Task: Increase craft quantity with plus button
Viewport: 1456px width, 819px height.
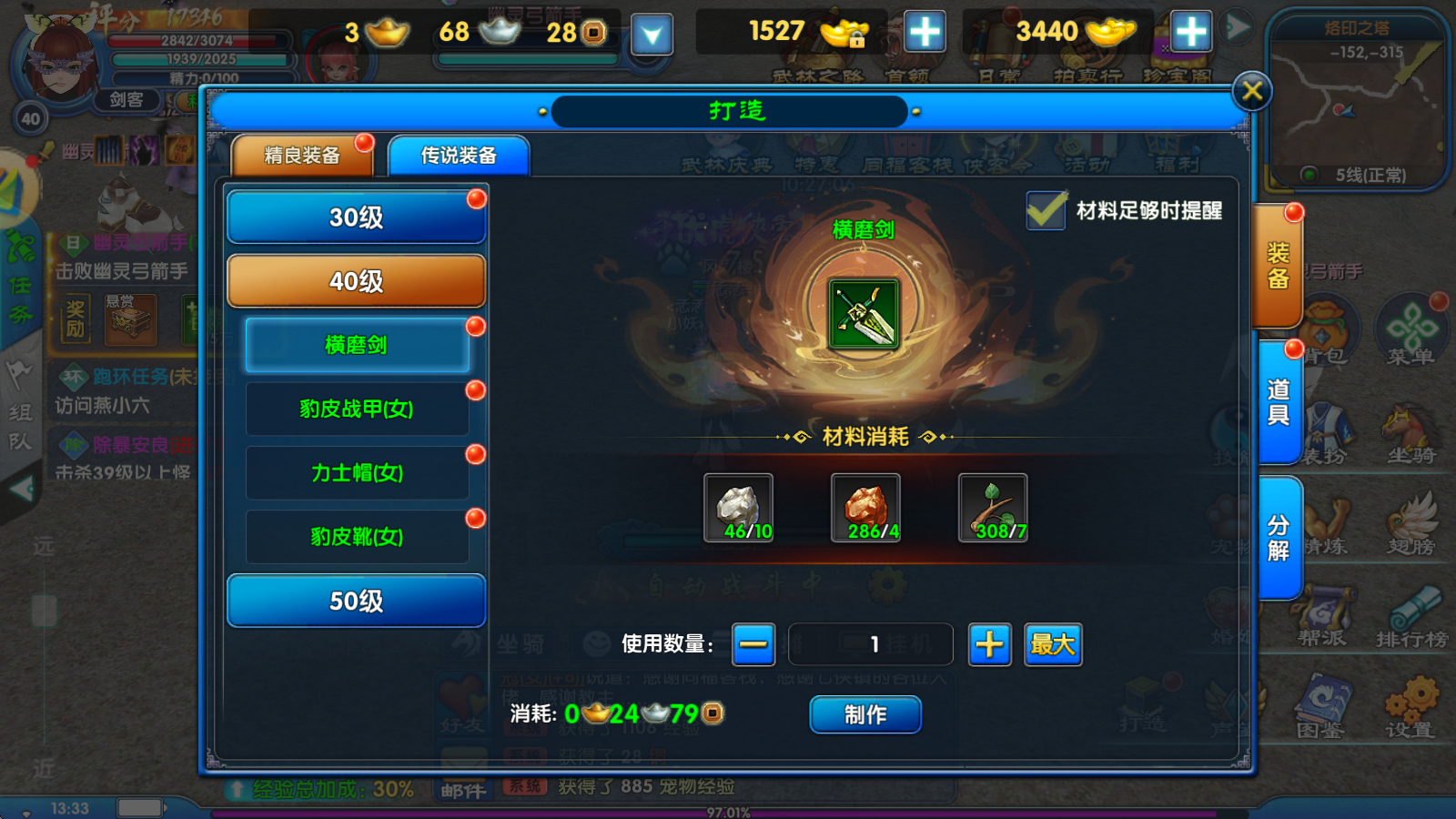Action: pyautogui.click(x=989, y=644)
